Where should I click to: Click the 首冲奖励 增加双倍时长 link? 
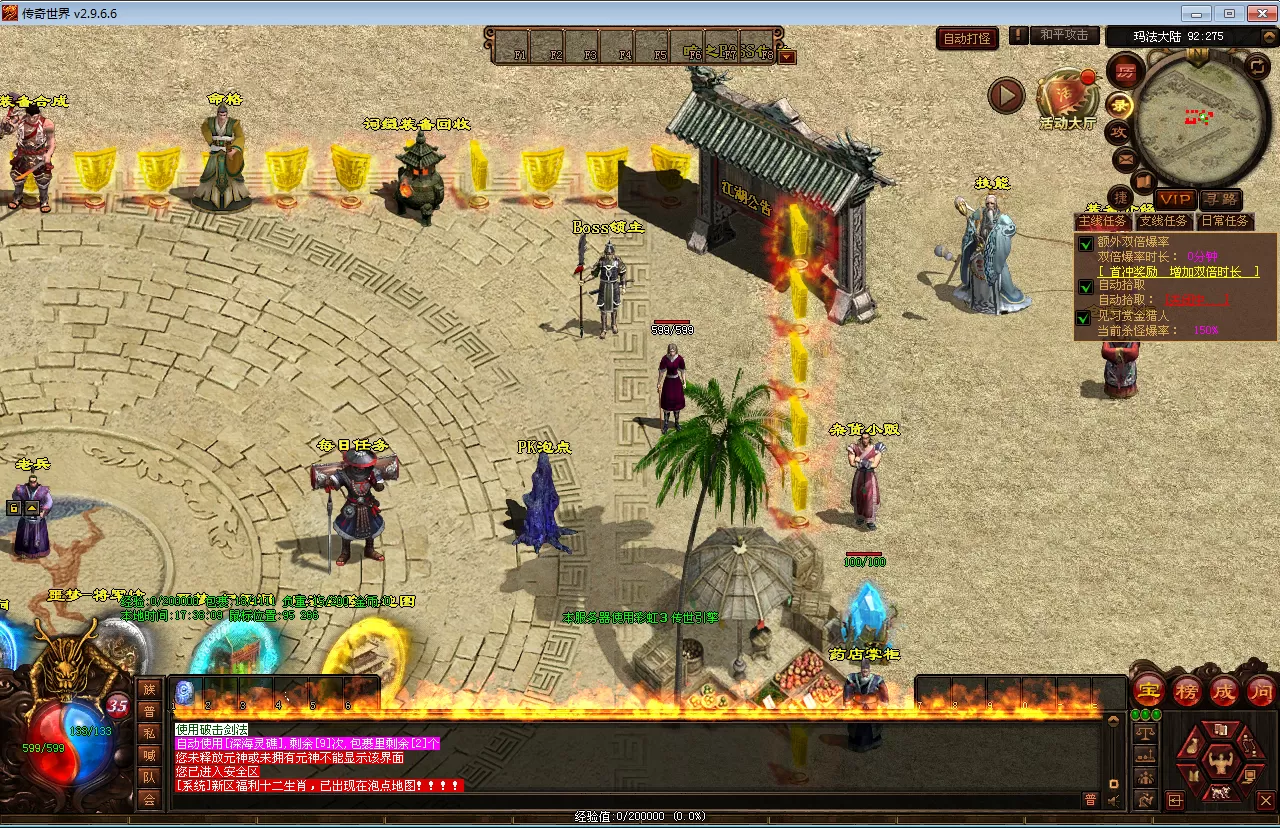[1177, 272]
